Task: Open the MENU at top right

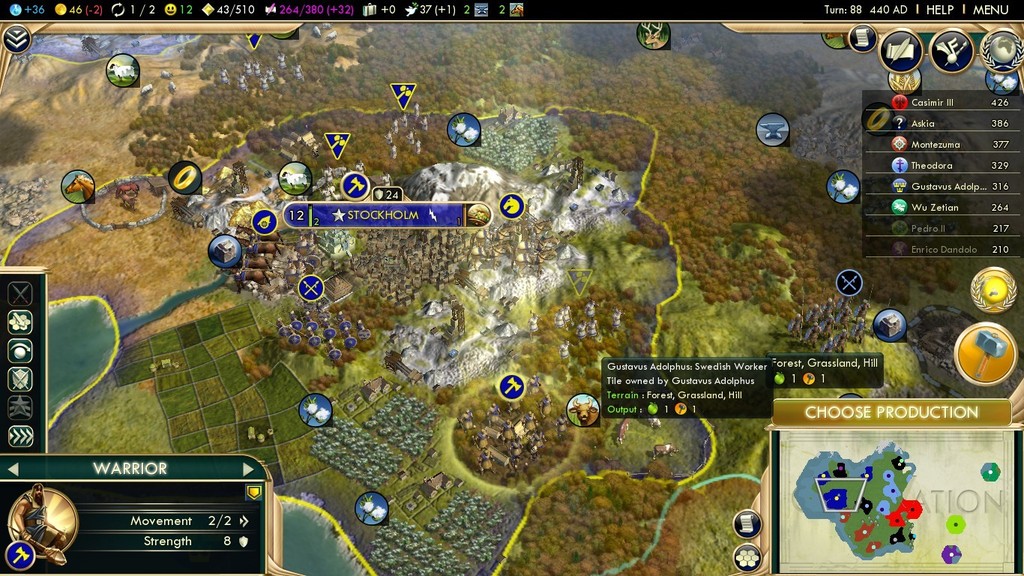Action: pyautogui.click(x=990, y=9)
